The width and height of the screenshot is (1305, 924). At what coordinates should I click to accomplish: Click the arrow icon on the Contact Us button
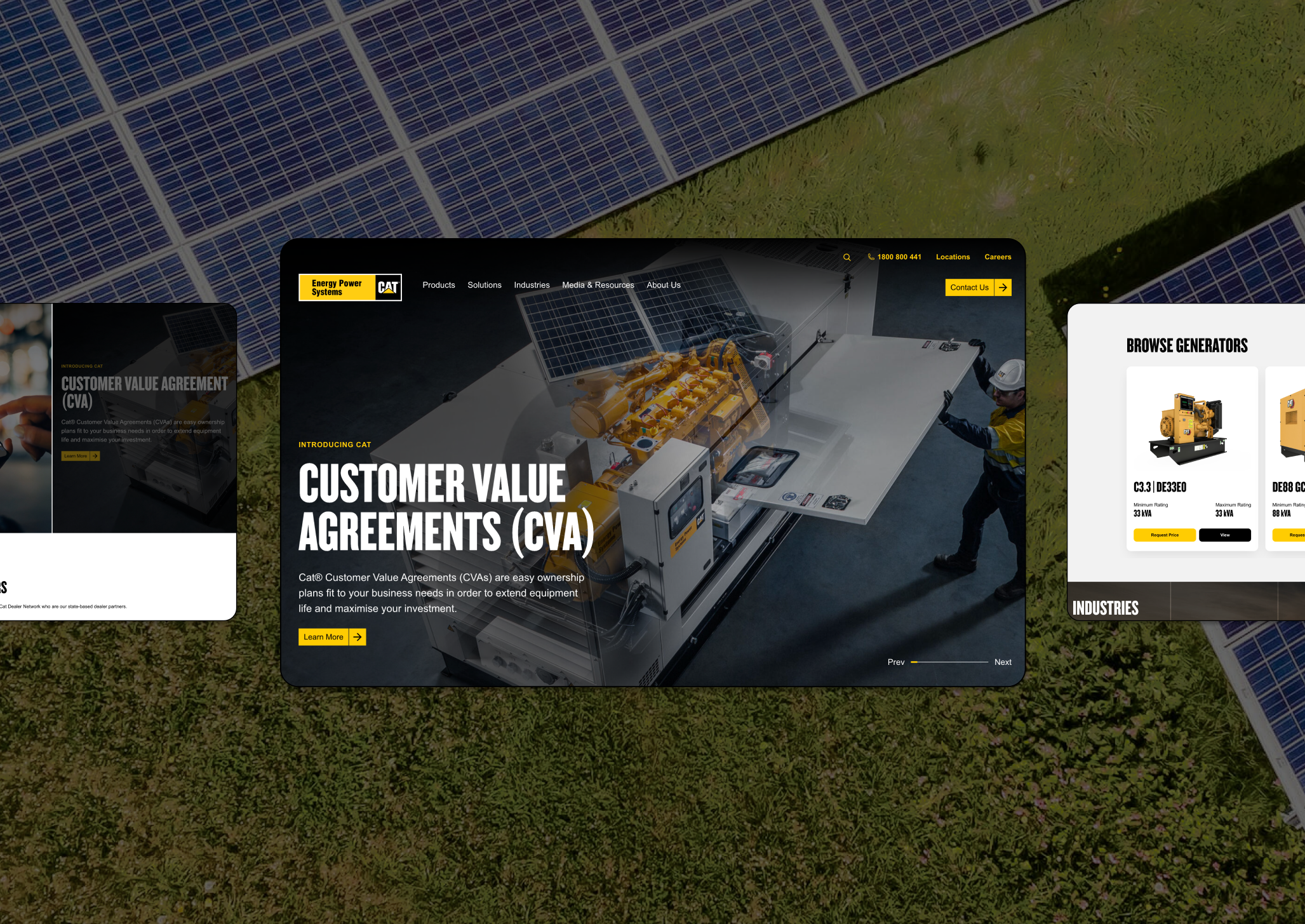click(1004, 287)
